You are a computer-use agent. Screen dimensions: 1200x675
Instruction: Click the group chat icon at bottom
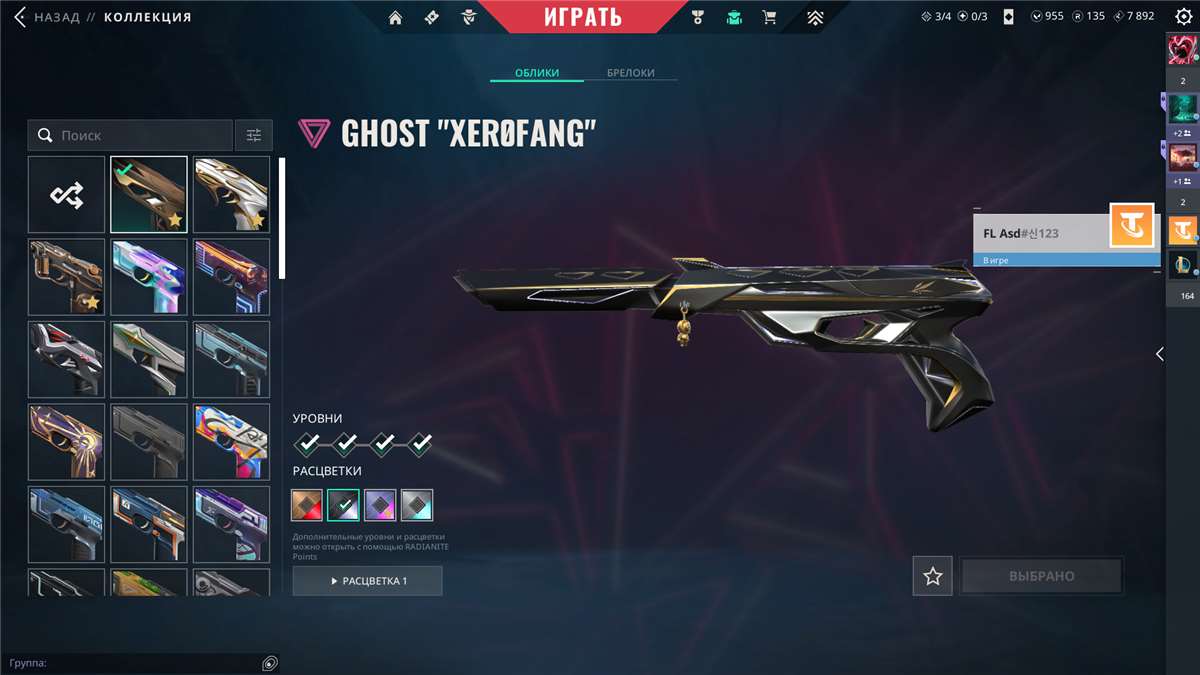(x=269, y=663)
